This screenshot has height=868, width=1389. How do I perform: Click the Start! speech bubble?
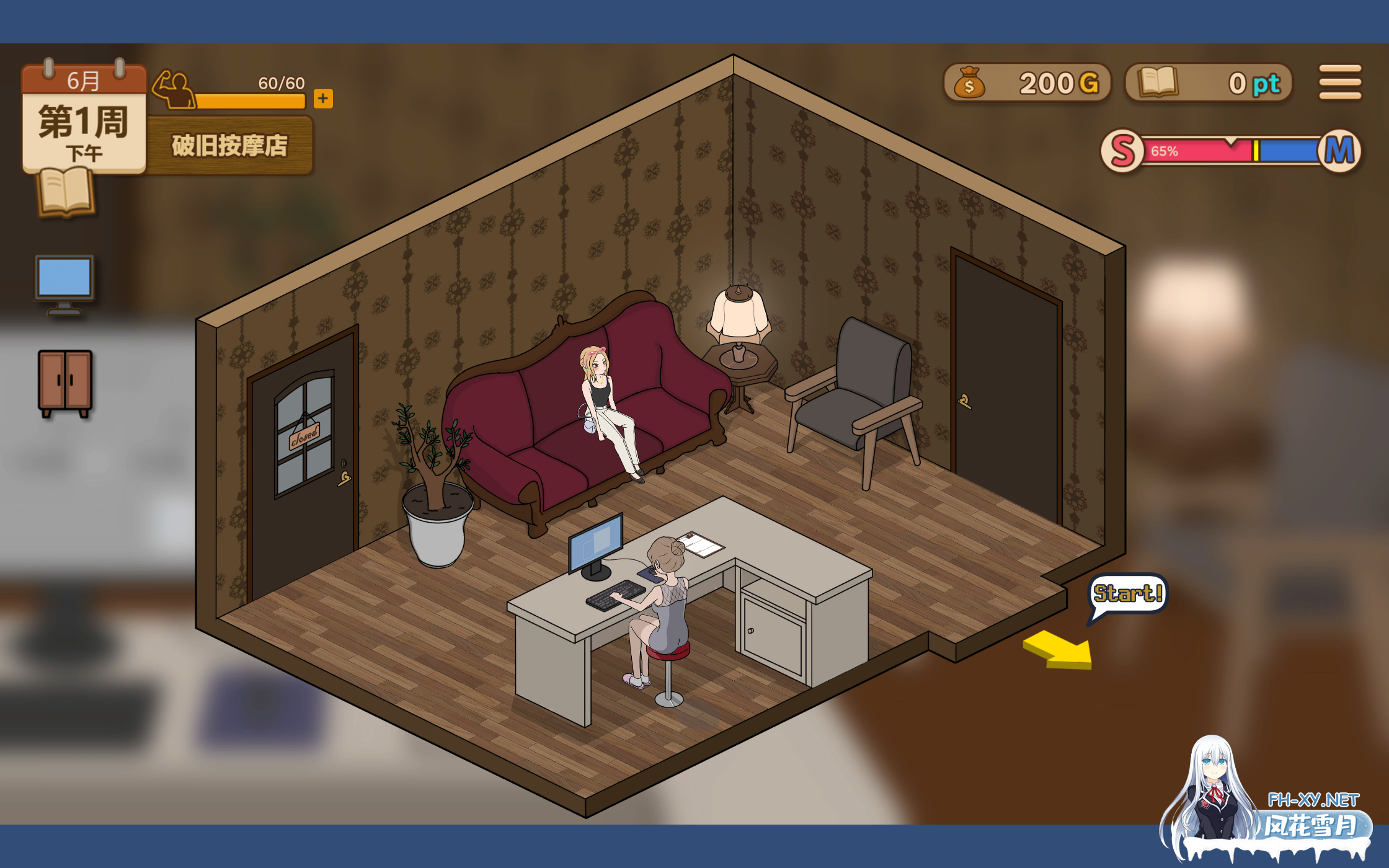(1127, 594)
